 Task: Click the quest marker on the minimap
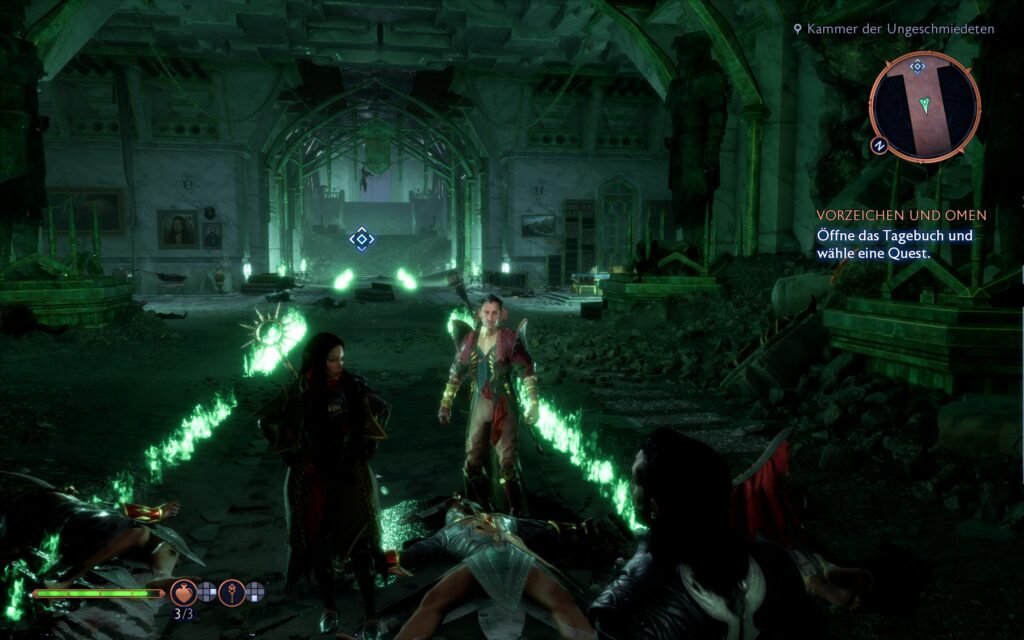917,66
